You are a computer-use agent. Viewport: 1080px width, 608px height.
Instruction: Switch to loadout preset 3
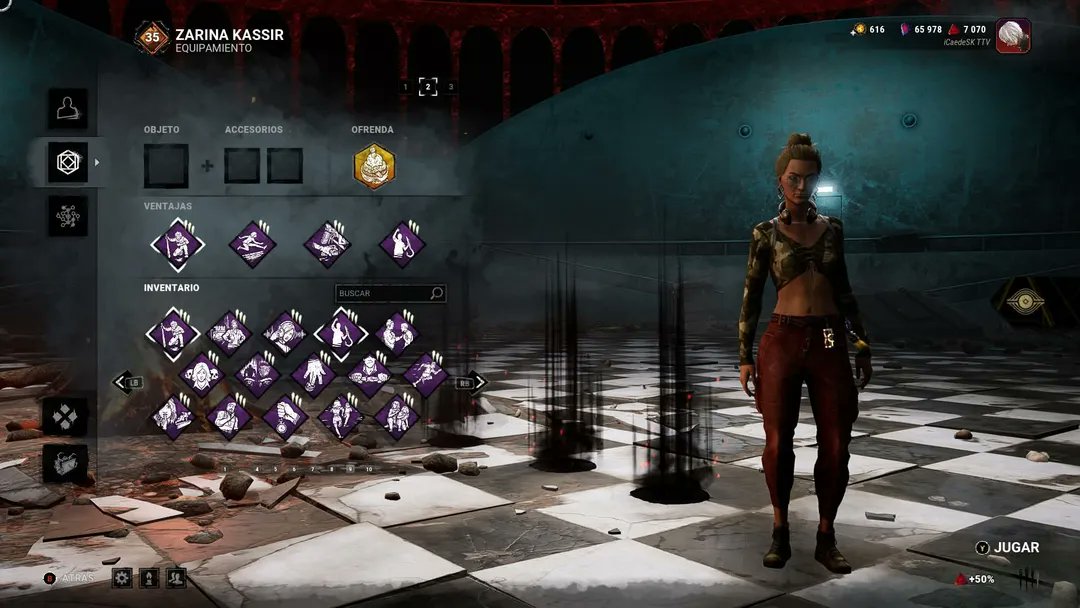[451, 87]
